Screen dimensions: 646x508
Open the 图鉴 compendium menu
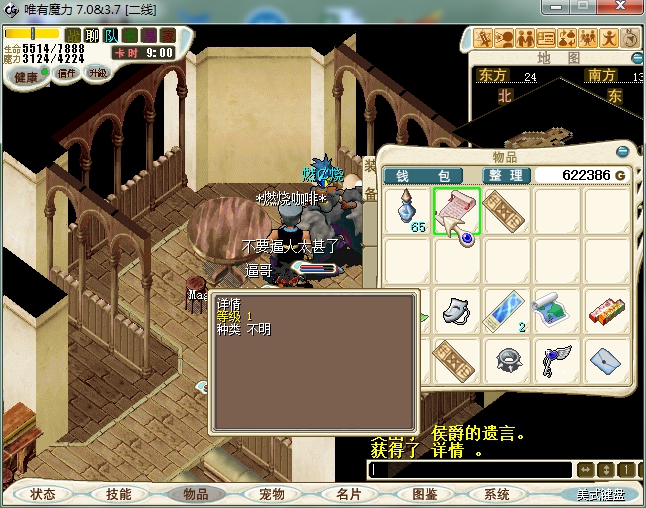[424, 494]
